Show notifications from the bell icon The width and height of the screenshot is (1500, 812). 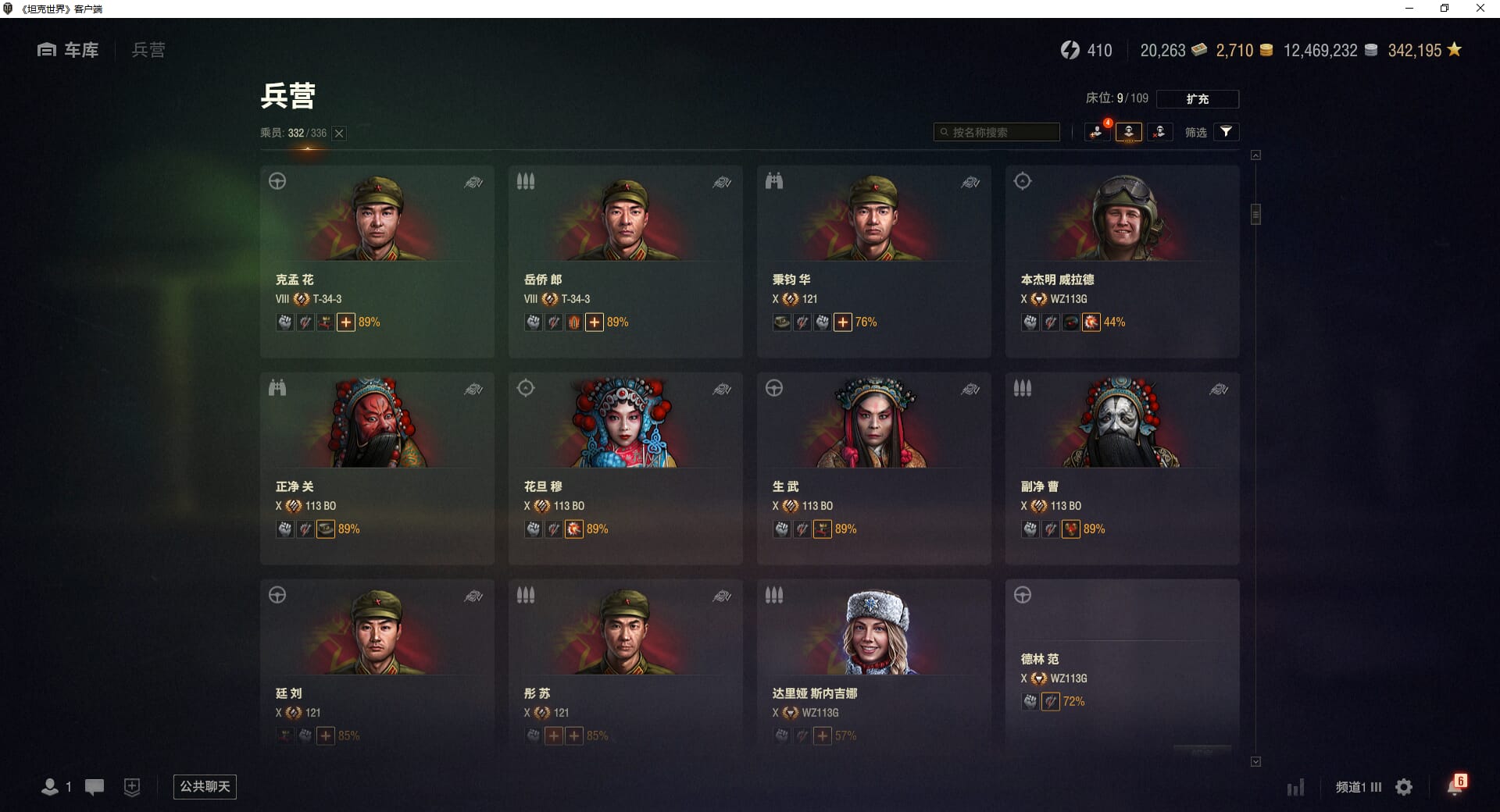[1455, 786]
